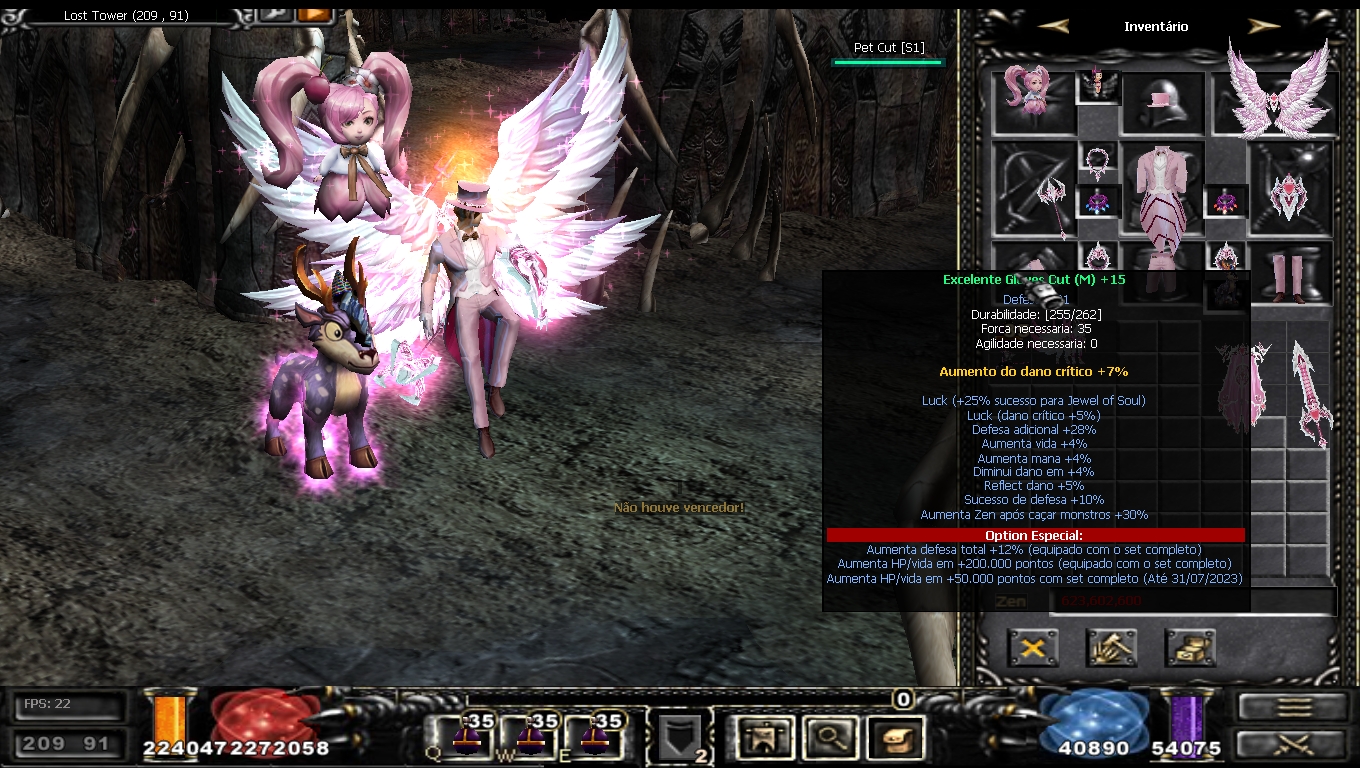
Task: Click the crossed swords button
Action: [x=1293, y=745]
